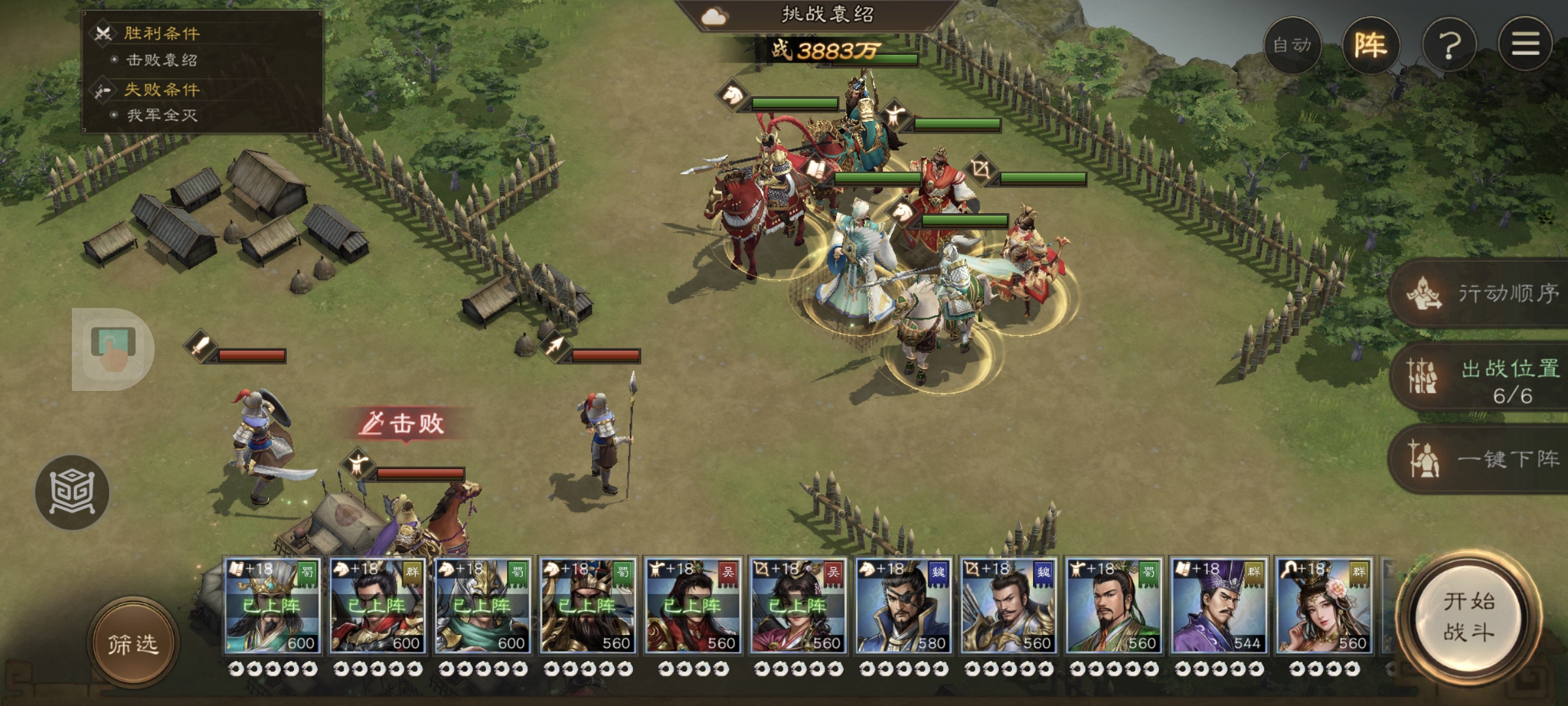Pick the female hero card with pink flower
The image size is (1568, 706).
pos(1324,606)
